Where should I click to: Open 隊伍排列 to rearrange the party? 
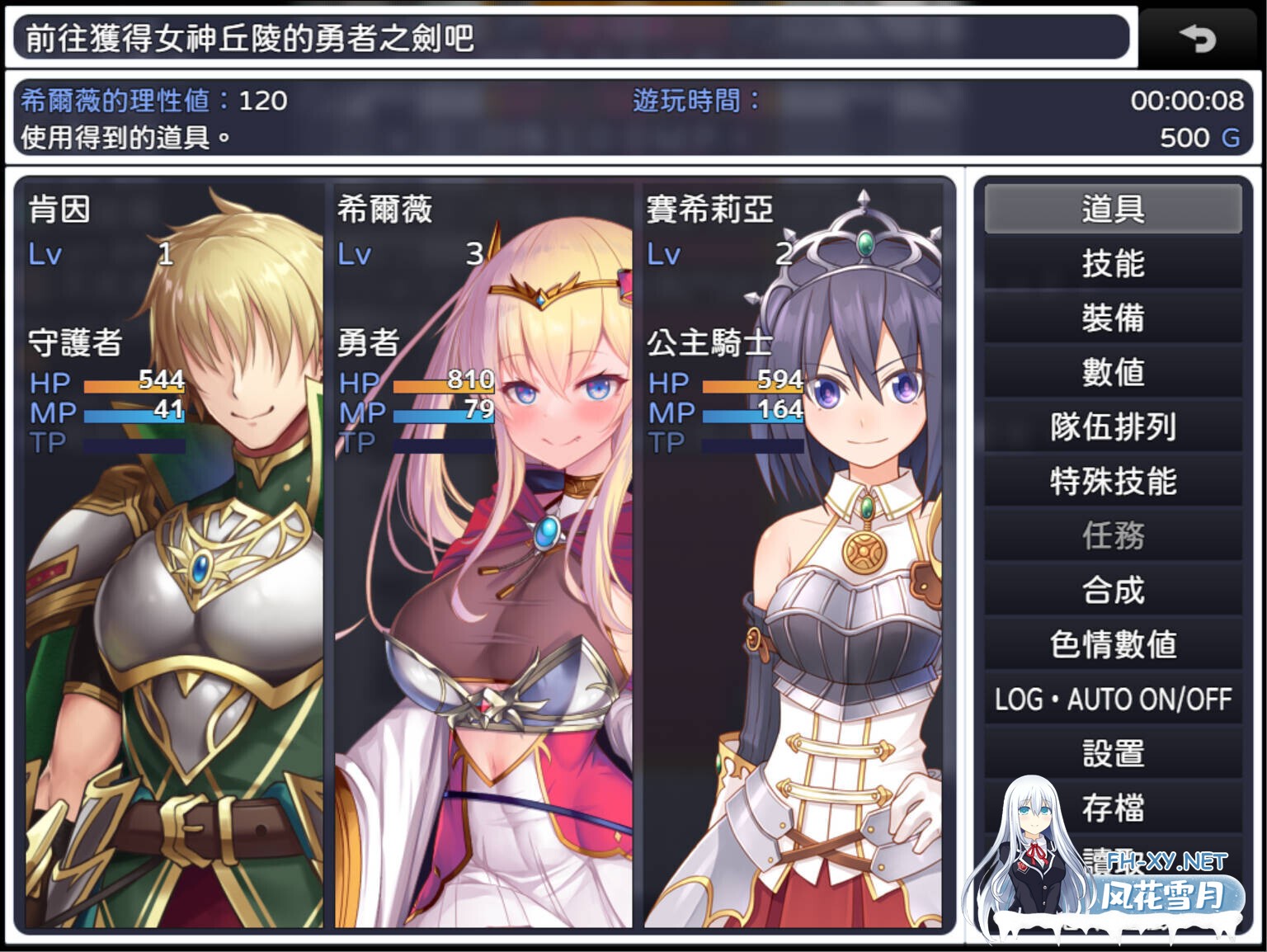(x=1113, y=428)
